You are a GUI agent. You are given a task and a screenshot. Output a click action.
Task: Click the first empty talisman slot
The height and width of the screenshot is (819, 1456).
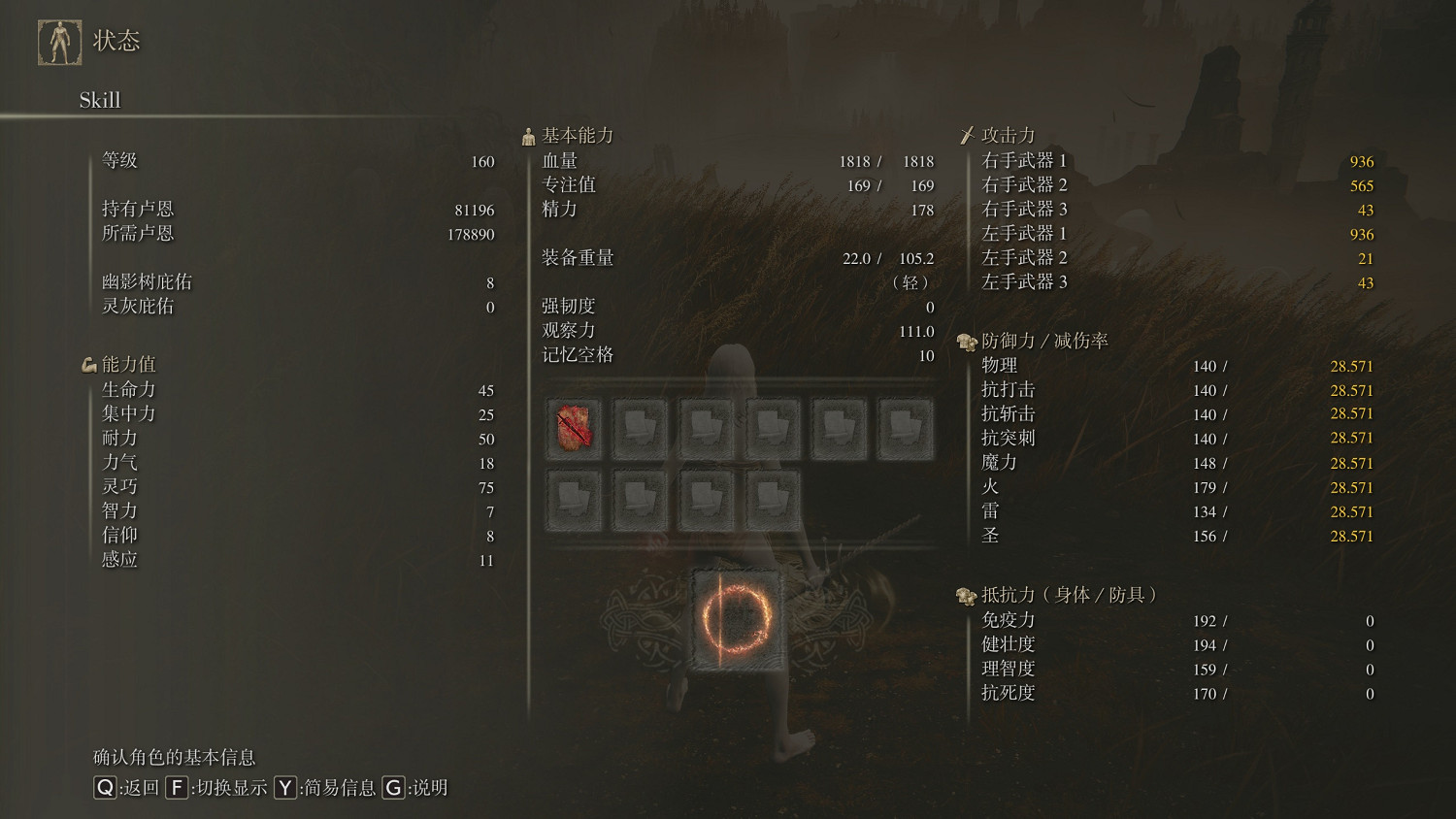641,427
